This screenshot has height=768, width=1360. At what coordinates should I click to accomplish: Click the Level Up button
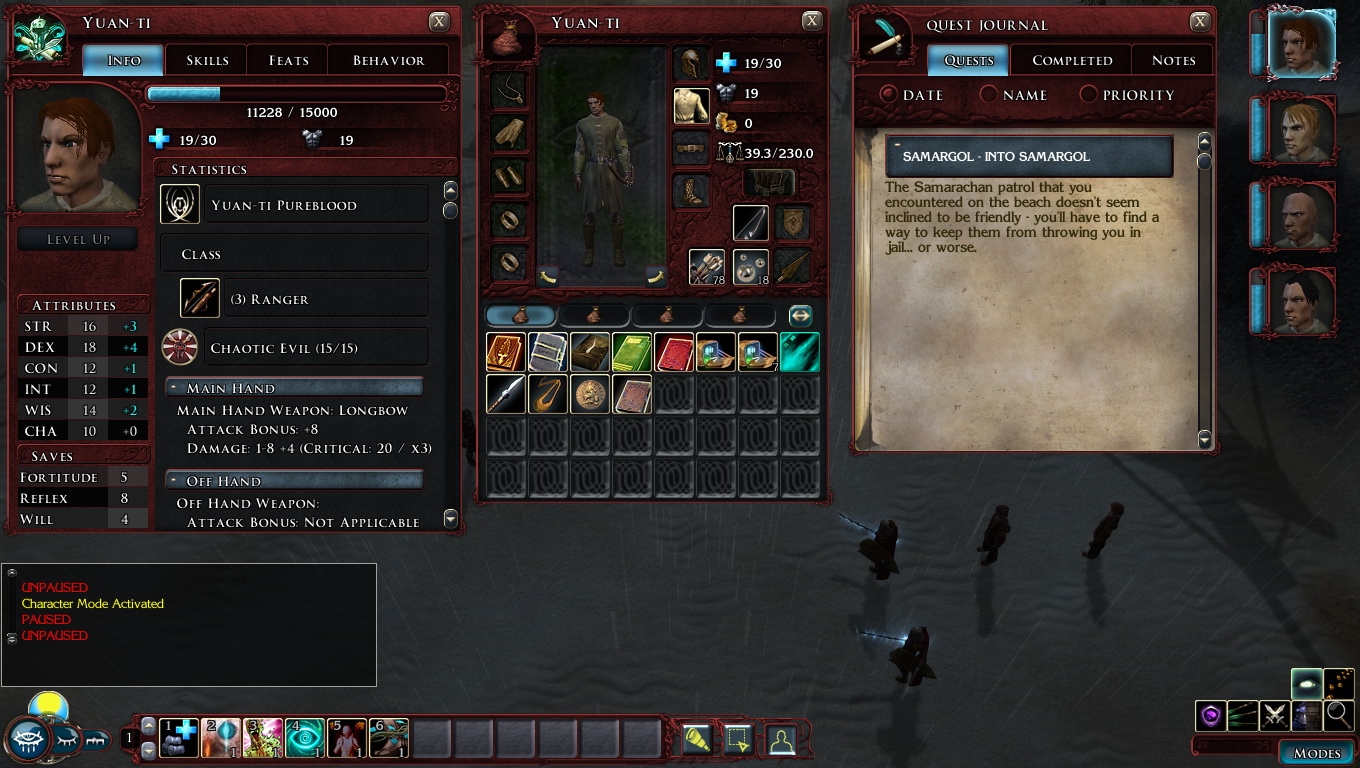click(x=78, y=240)
